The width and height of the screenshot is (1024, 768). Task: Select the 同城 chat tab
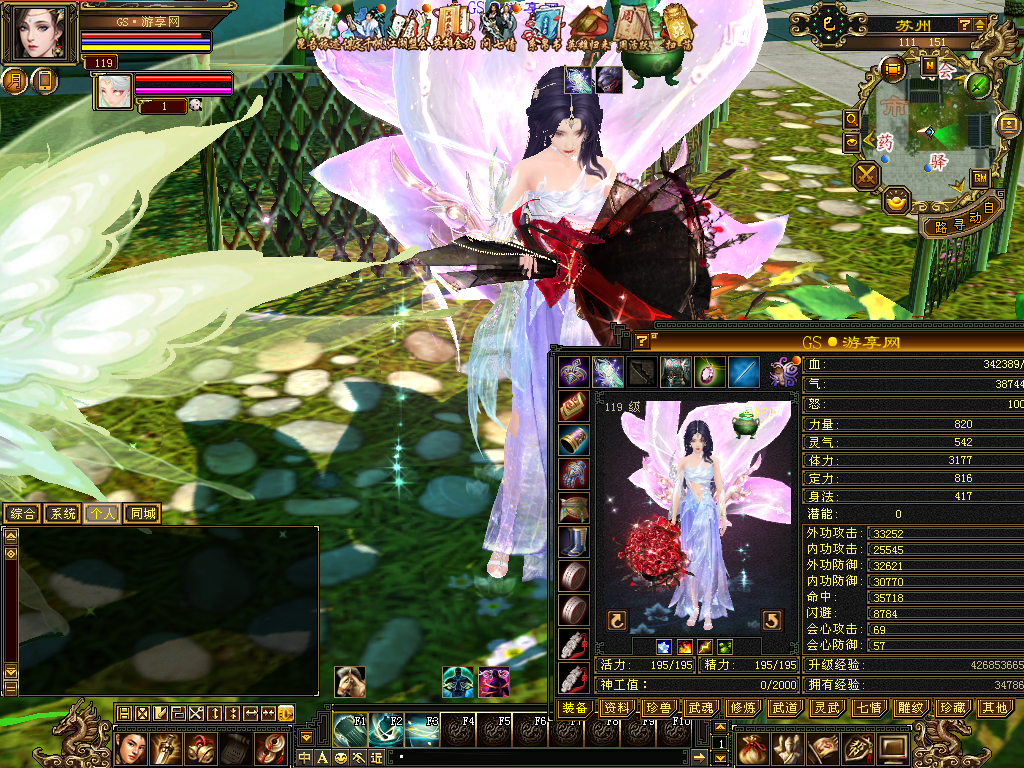point(142,513)
